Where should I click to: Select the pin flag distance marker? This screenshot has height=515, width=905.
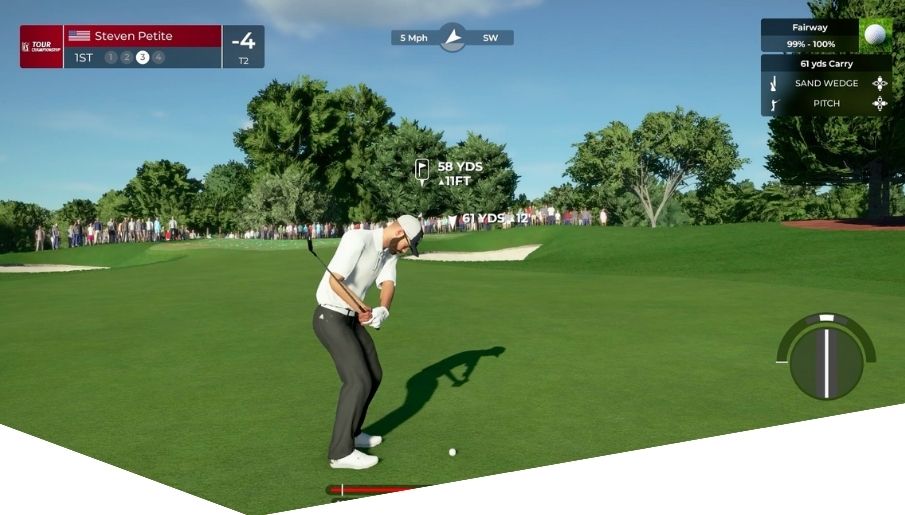pos(423,169)
